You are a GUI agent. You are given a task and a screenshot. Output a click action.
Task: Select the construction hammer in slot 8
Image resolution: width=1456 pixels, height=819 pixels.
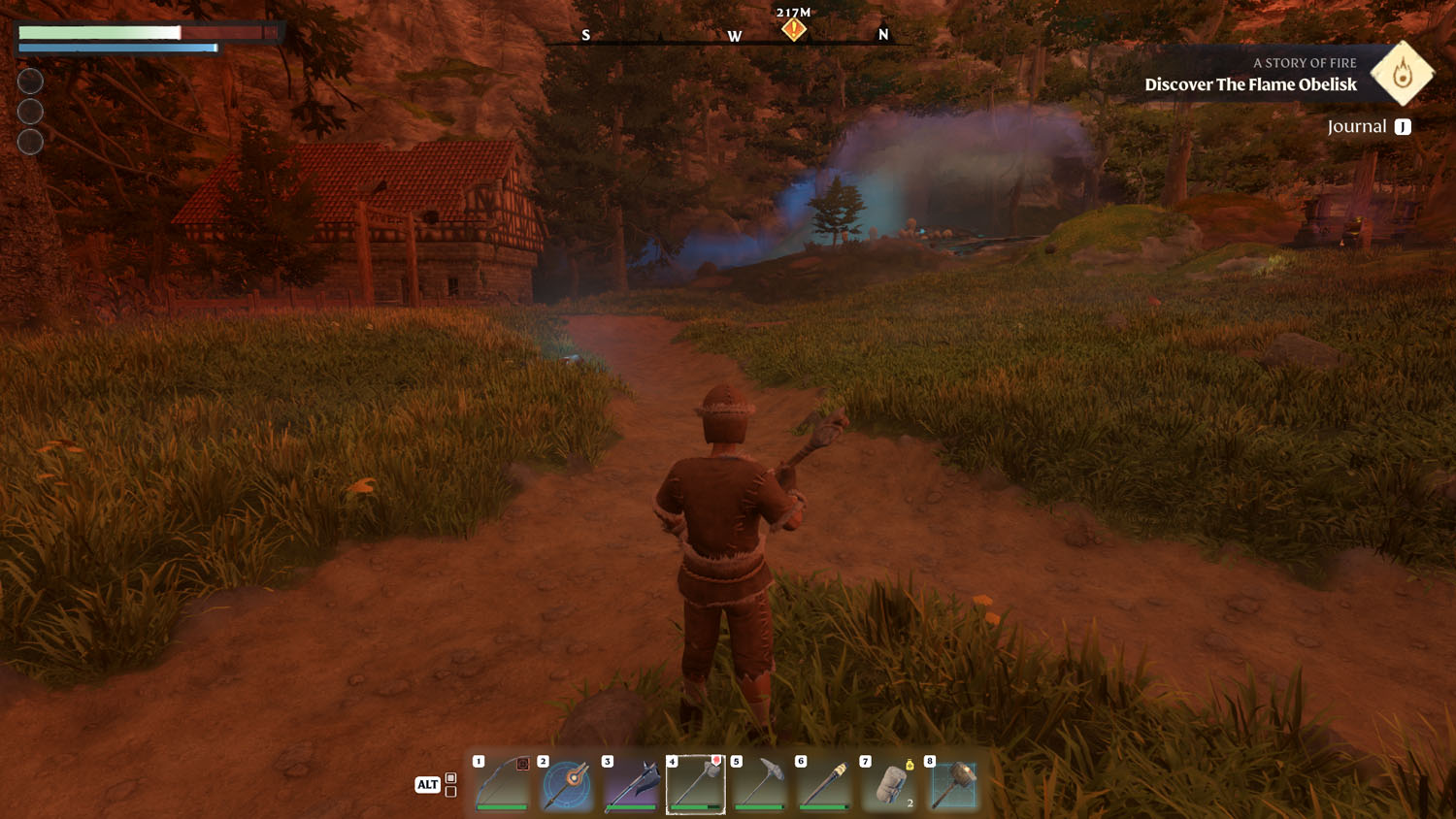pyautogui.click(x=953, y=784)
